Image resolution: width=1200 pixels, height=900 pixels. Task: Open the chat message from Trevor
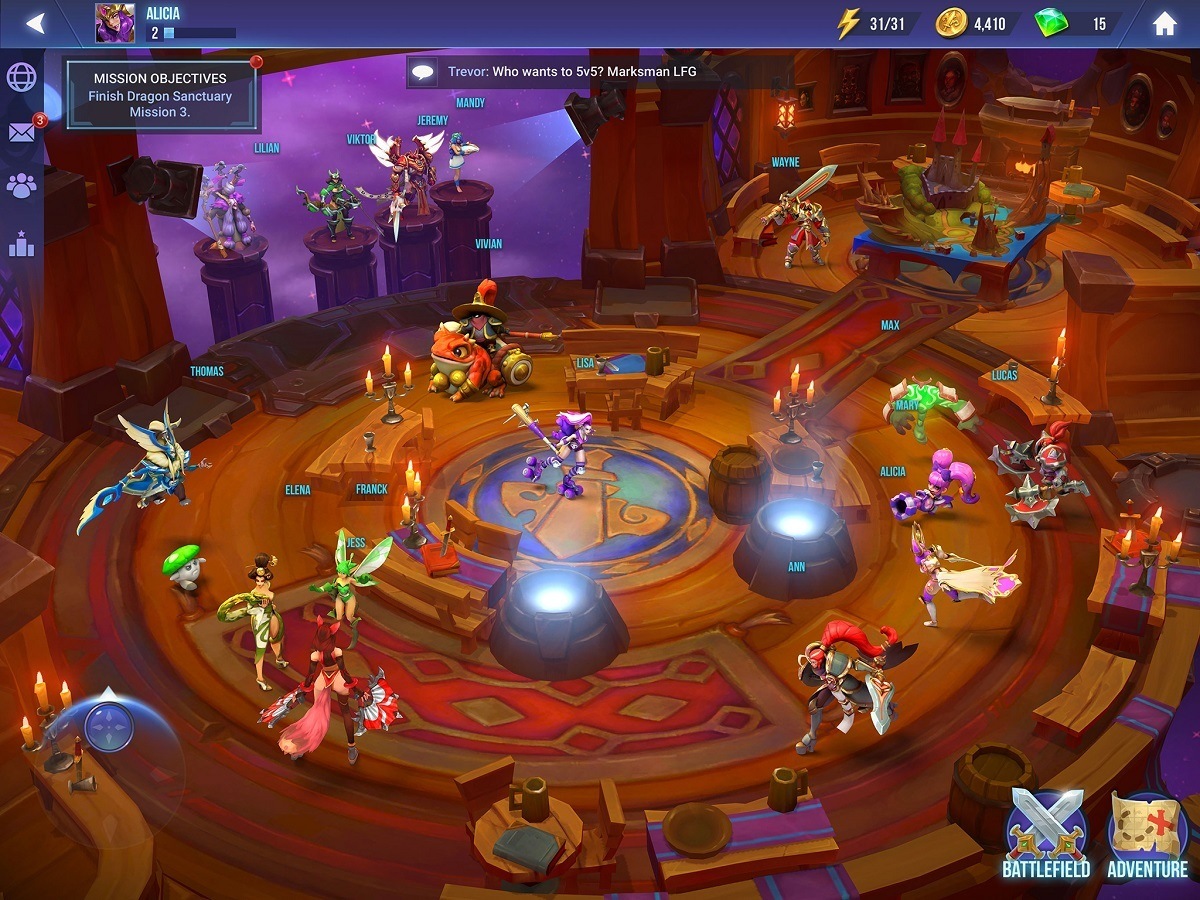(x=560, y=72)
